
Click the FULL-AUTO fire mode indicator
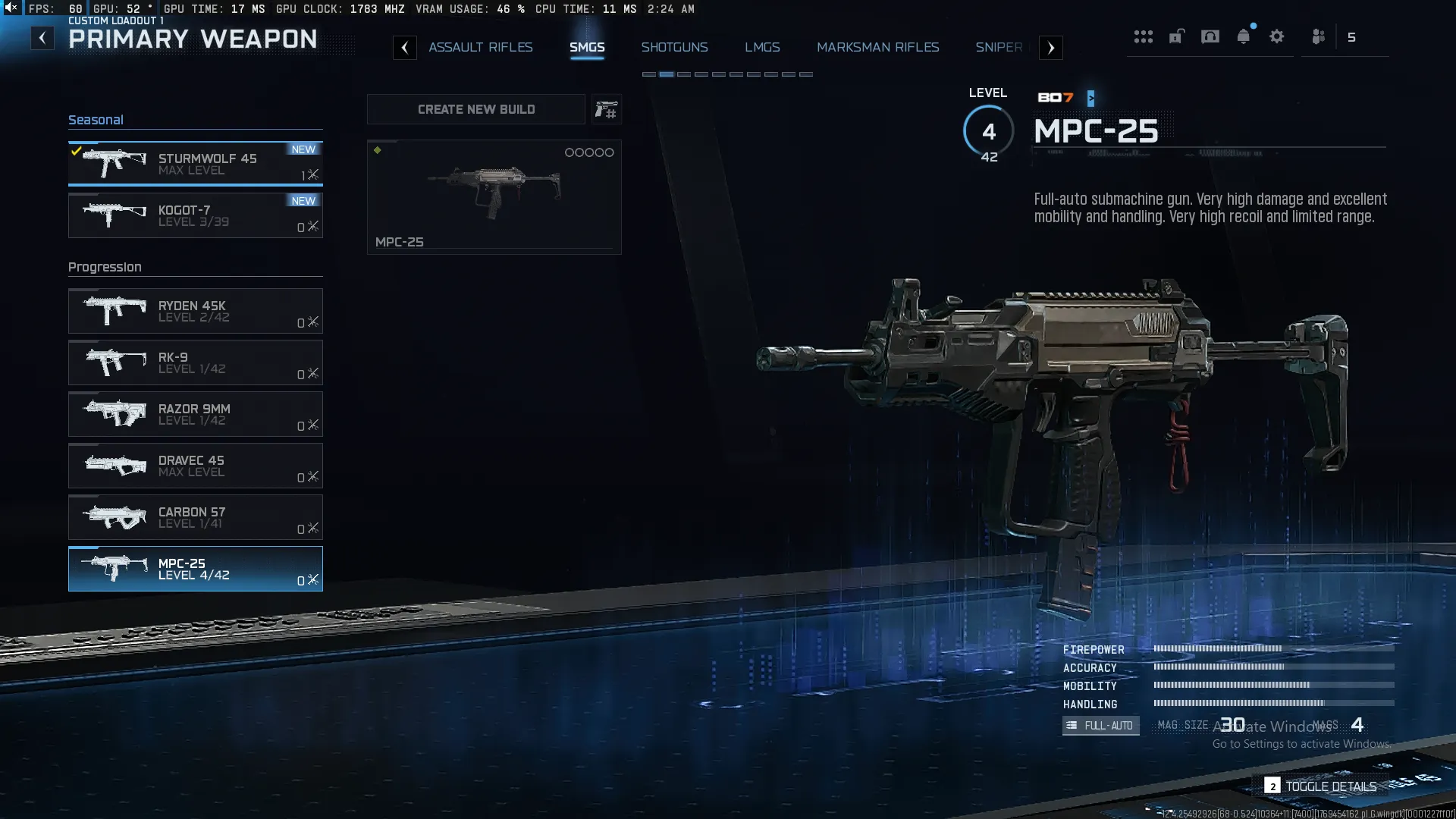click(x=1100, y=726)
